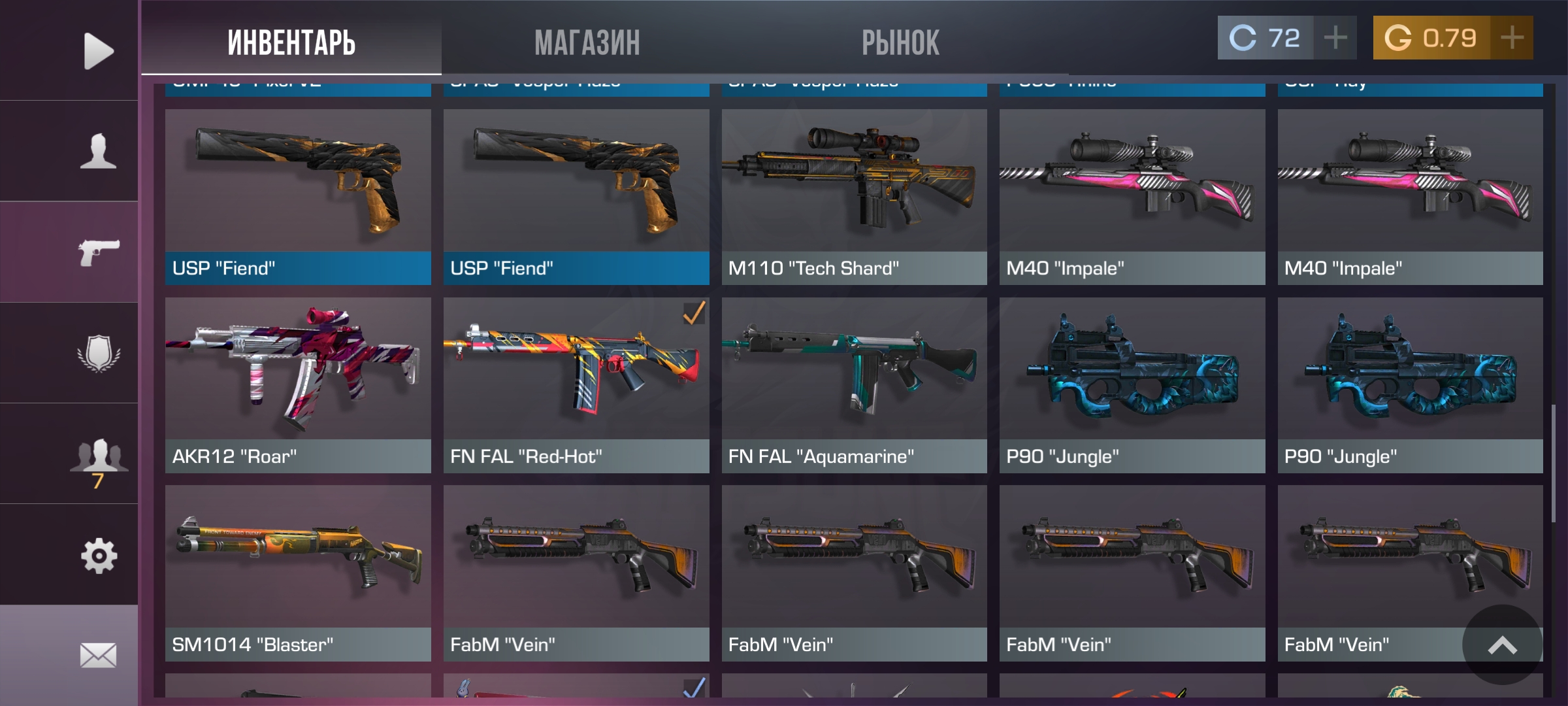Viewport: 1568px width, 706px height.
Task: Click the play arrow in sidebar
Action: (98, 51)
